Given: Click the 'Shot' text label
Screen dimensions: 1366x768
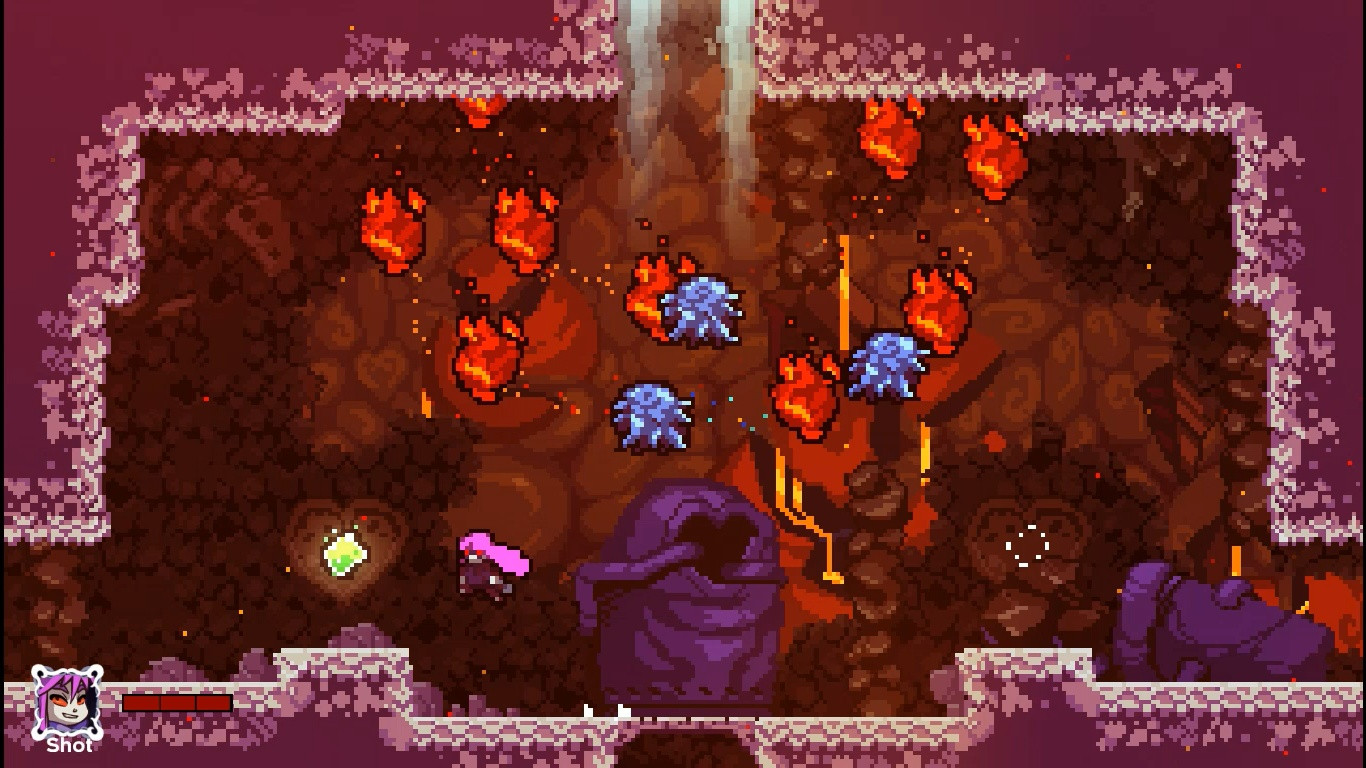Looking at the screenshot, I should (68, 745).
